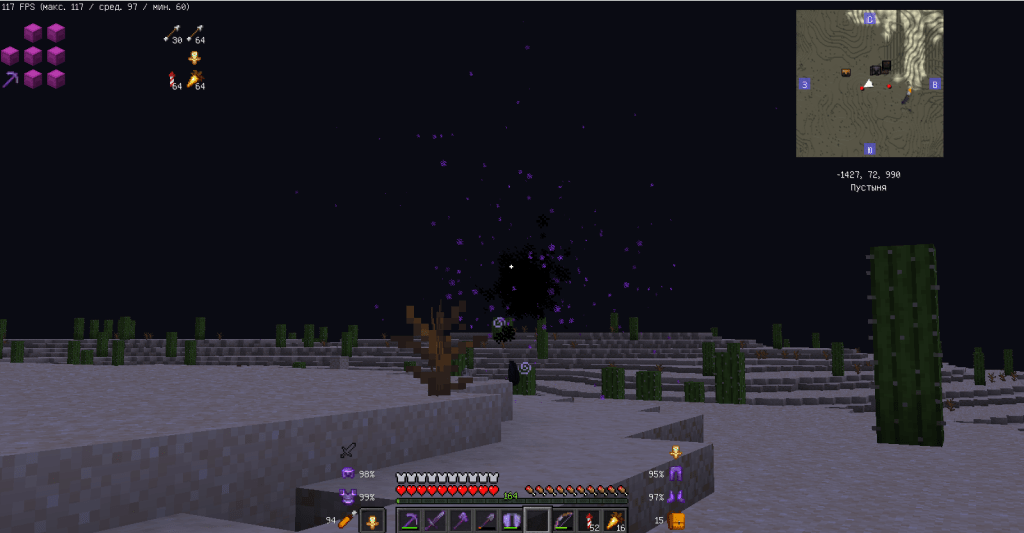Click the purple pickaxe icon beside the shulker boxes
This screenshot has height=533, width=1024.
(x=11, y=79)
